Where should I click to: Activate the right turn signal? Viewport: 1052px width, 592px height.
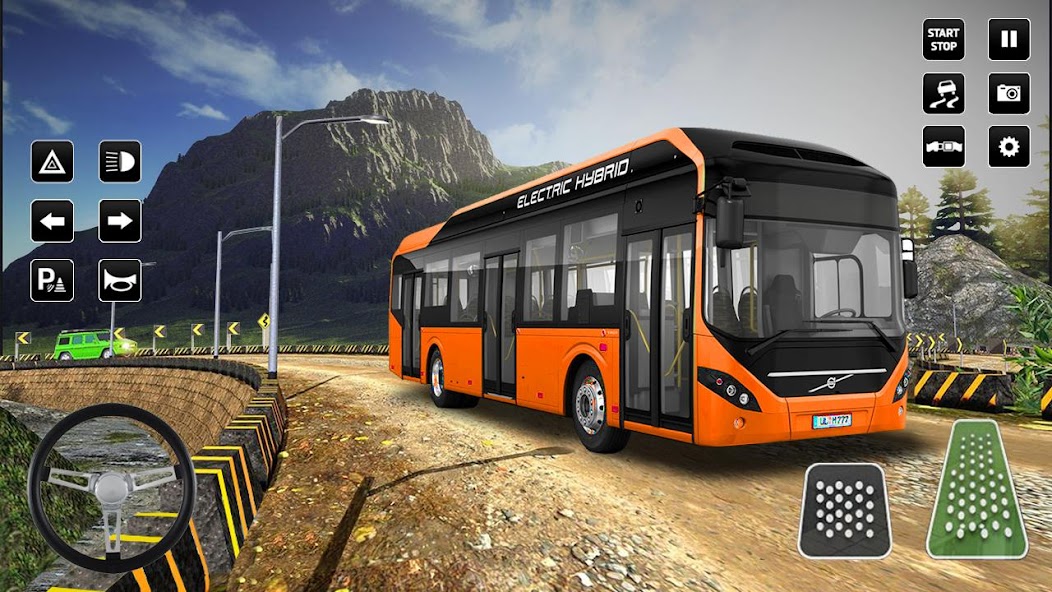click(x=120, y=221)
